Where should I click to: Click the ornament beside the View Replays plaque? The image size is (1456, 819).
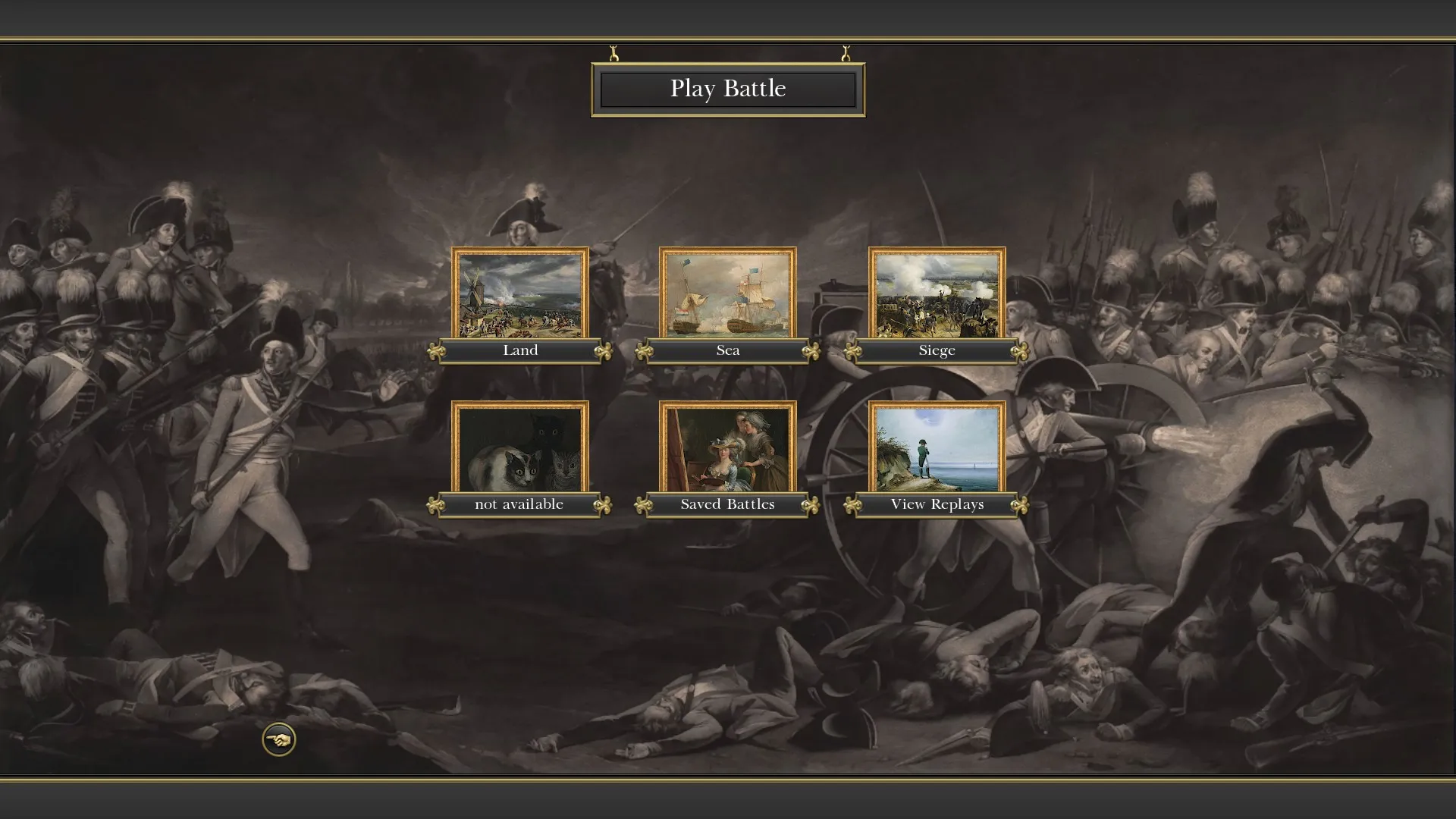click(x=1019, y=504)
